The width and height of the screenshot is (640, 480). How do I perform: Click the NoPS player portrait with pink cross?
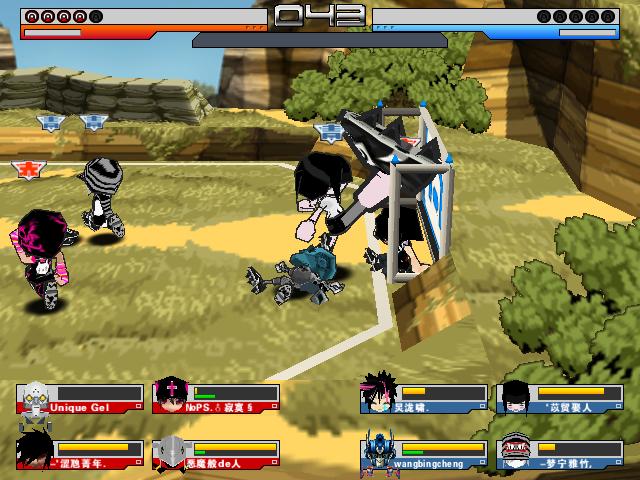click(169, 398)
